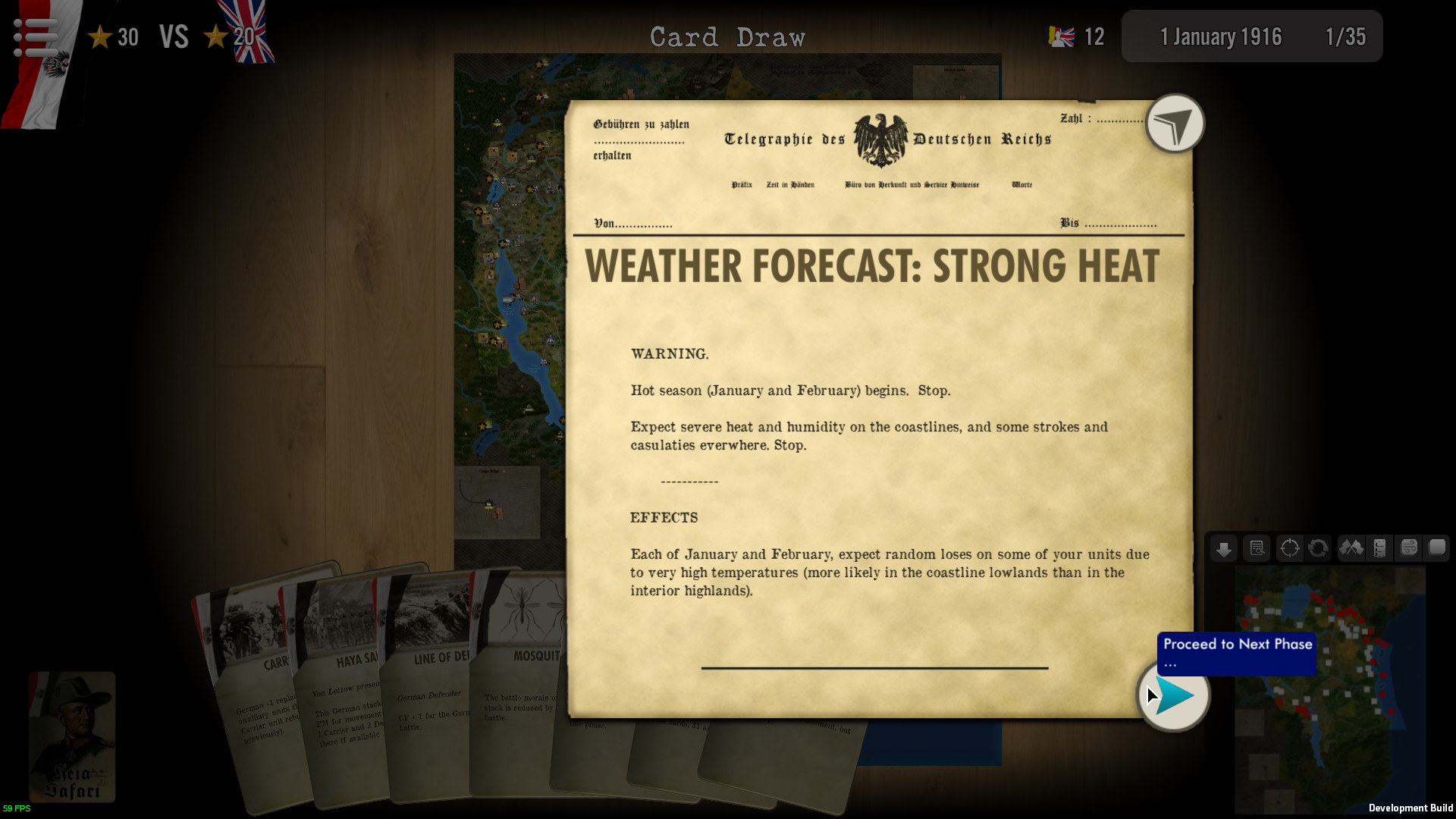
Task: Click the 1/35 turn progress indicator
Action: 1346,36
